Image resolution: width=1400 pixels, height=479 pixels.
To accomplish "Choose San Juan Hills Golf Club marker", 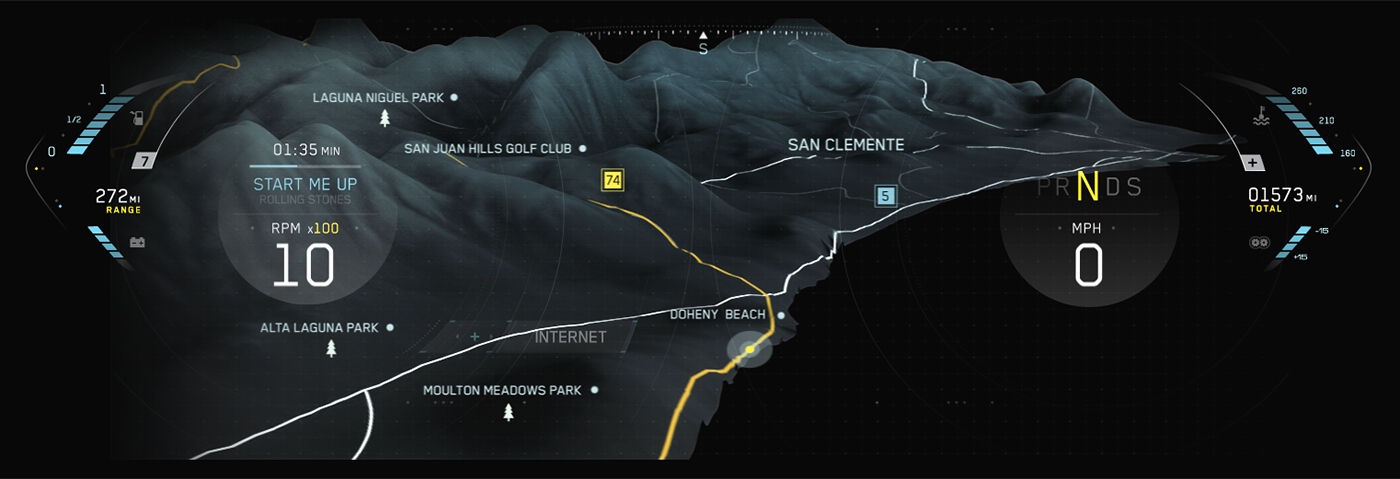I will 582,149.
